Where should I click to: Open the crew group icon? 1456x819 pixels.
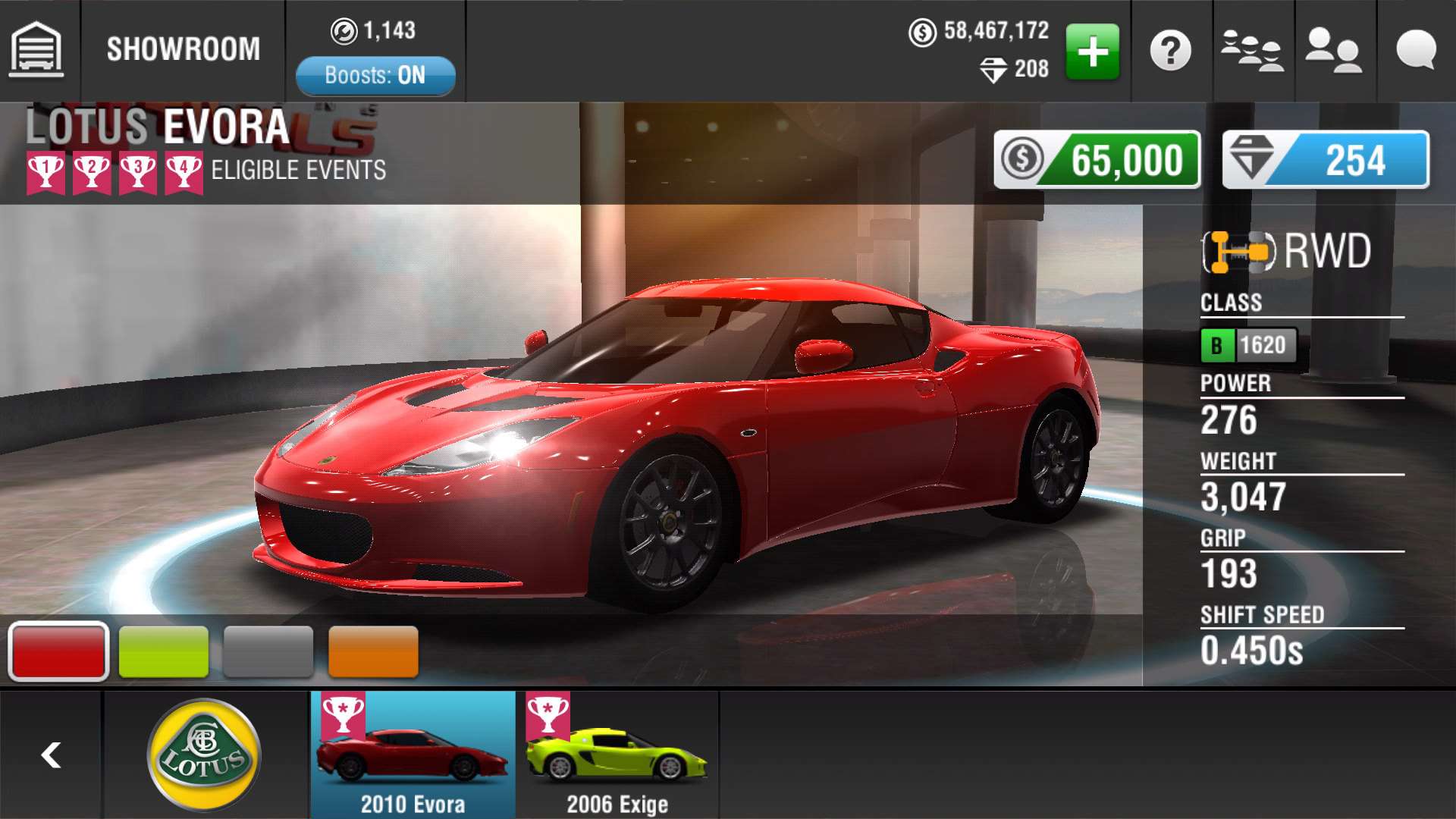tap(1252, 52)
